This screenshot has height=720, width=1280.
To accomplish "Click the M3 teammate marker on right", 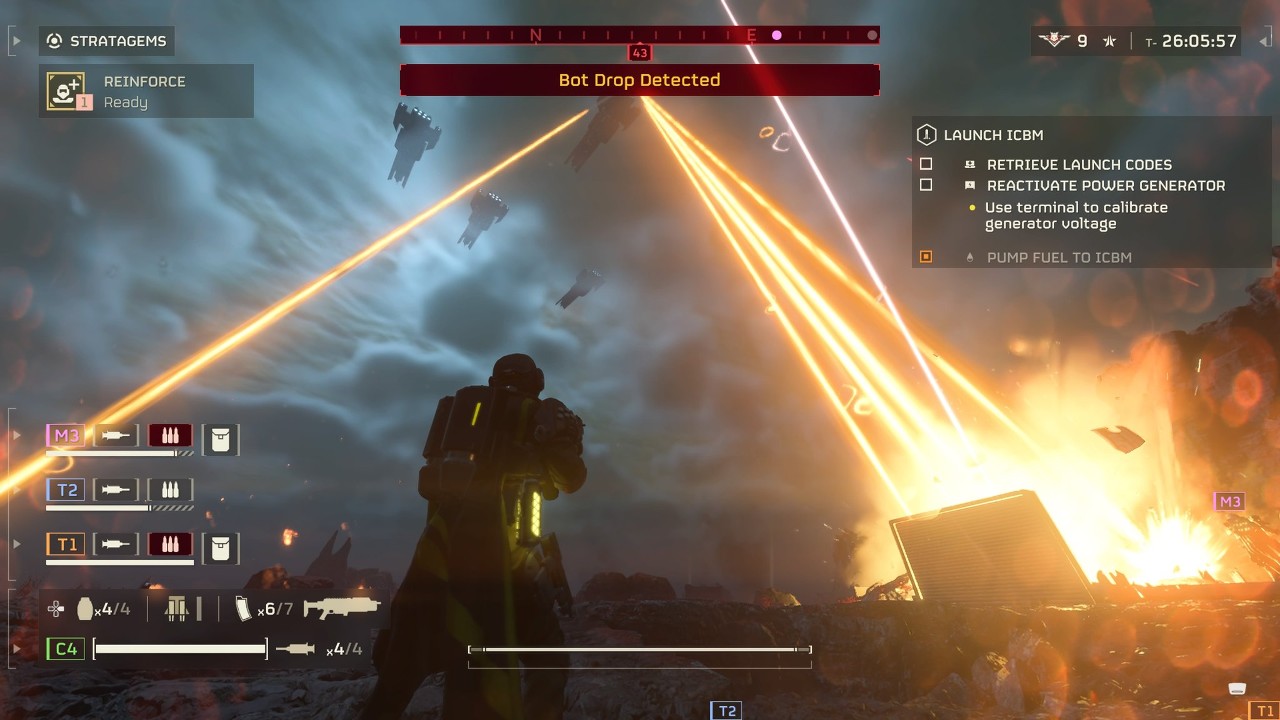I will 1229,502.
